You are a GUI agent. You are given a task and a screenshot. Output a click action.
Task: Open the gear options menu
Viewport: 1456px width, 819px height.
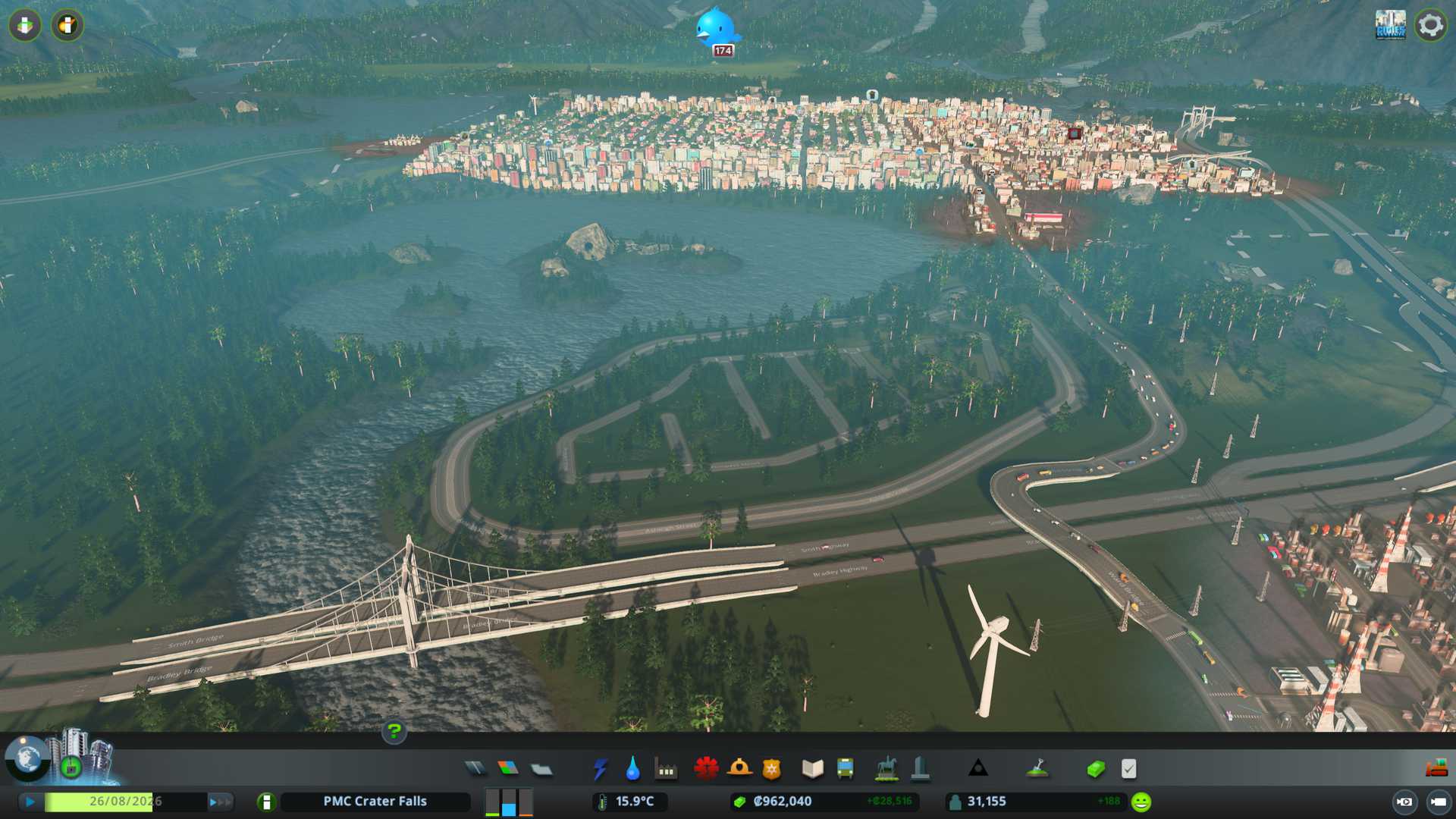[x=1430, y=25]
